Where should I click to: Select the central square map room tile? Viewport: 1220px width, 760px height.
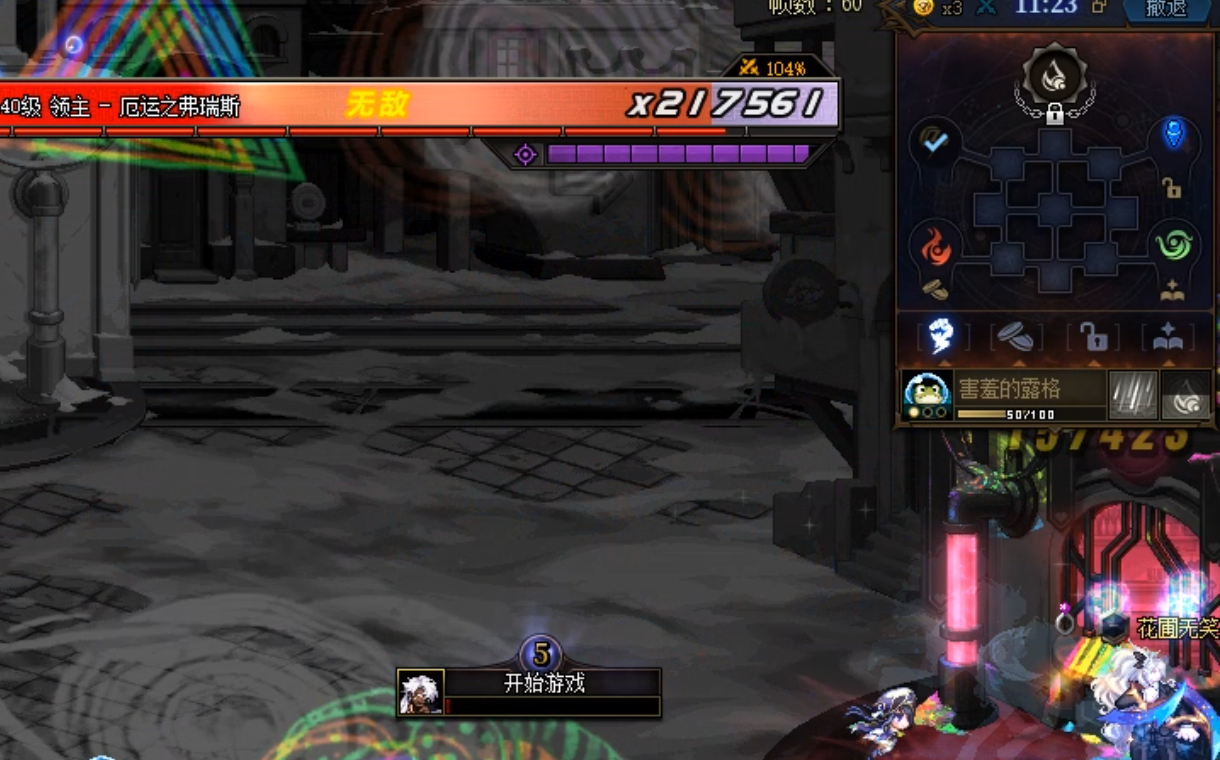click(1055, 210)
